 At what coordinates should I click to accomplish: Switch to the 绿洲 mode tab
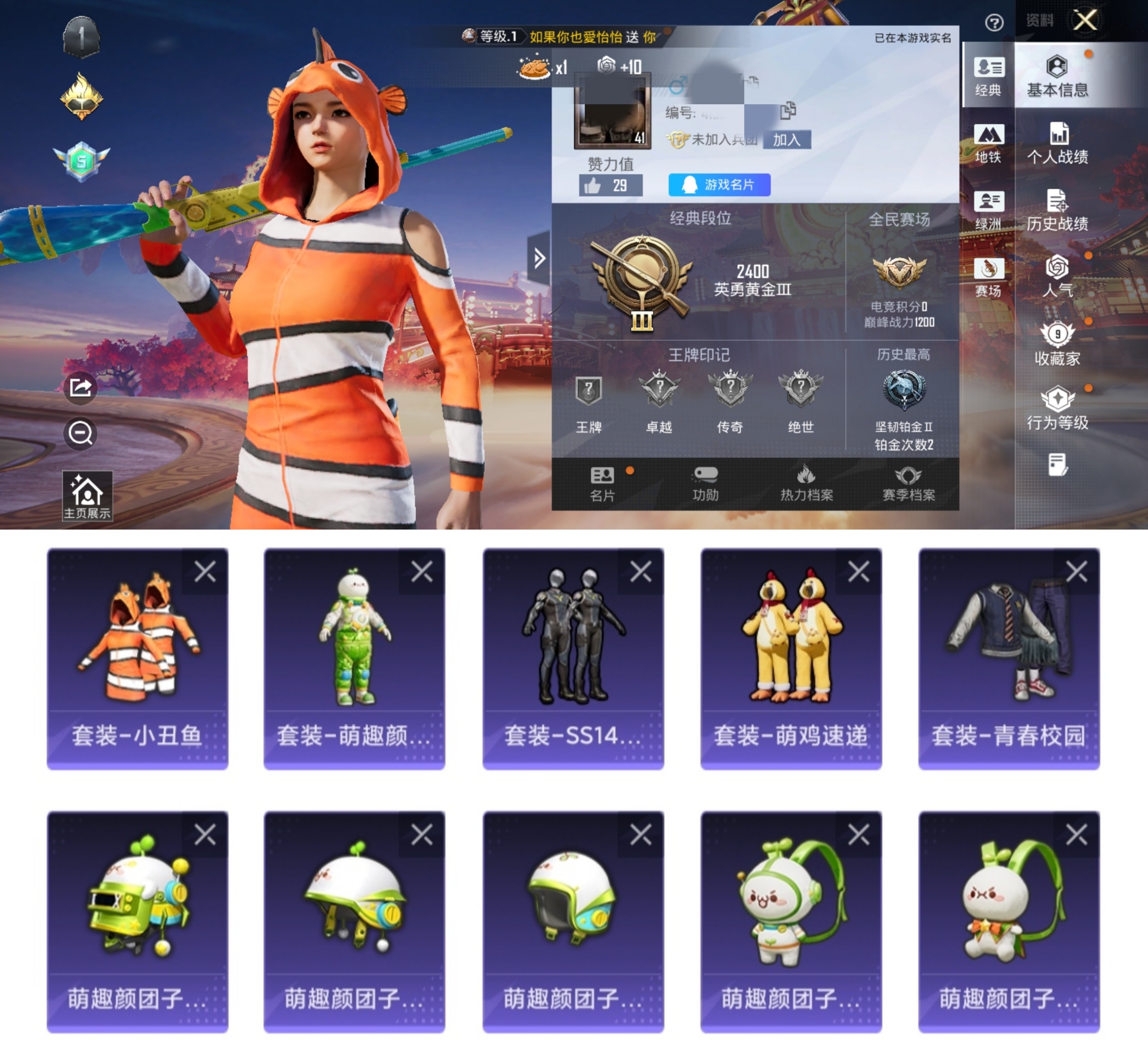pyautogui.click(x=988, y=210)
